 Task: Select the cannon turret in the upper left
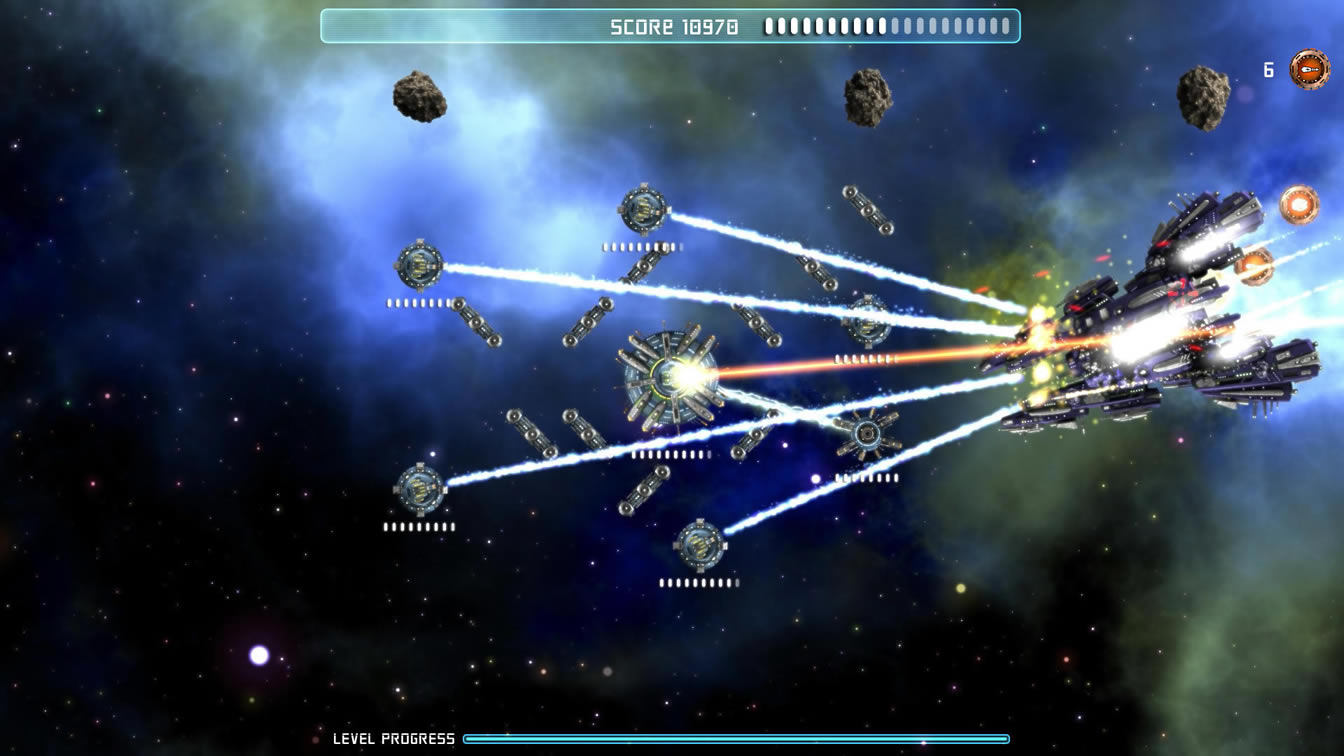pos(419,264)
